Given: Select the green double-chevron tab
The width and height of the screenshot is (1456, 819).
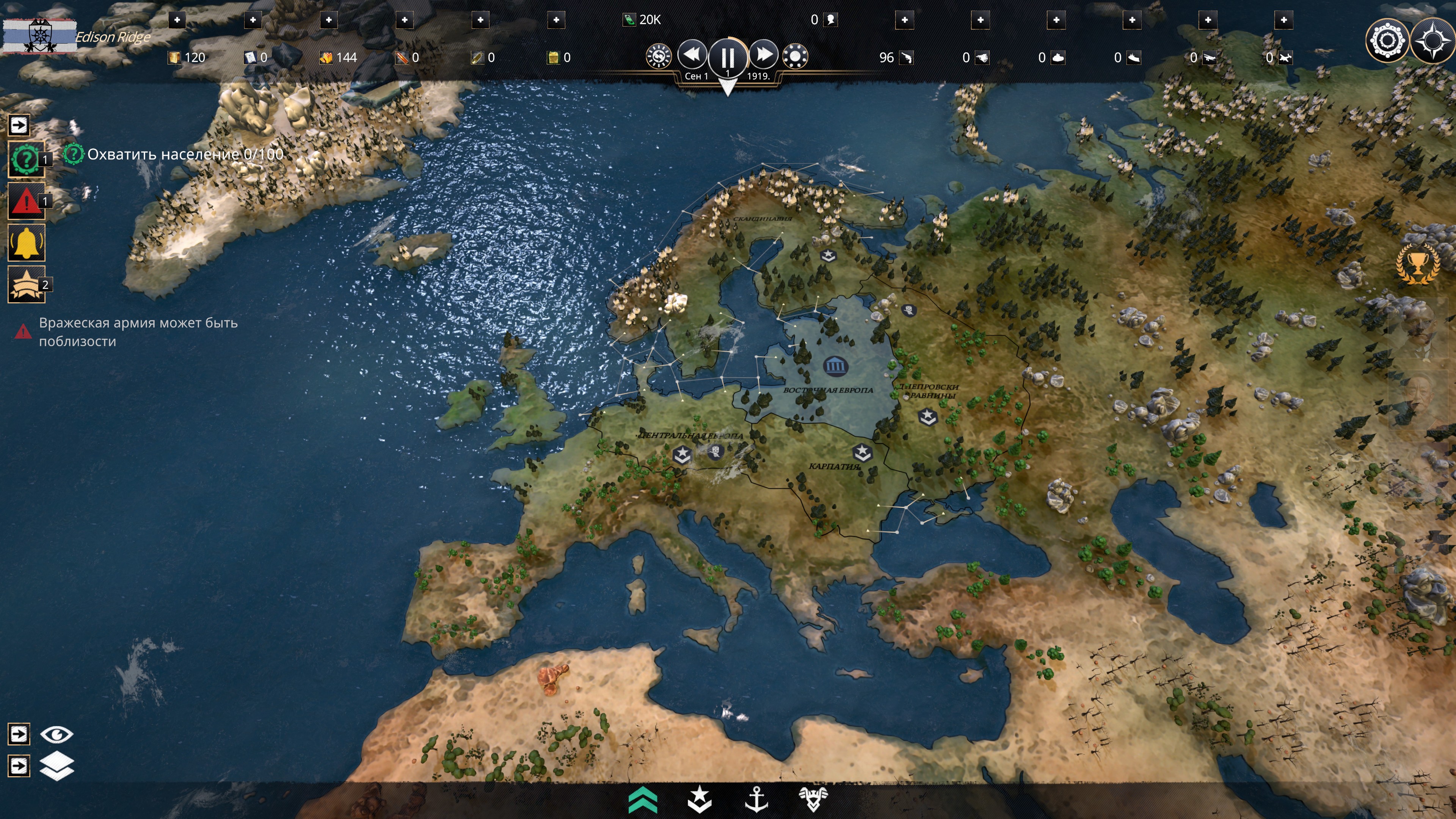Looking at the screenshot, I should point(643,800).
